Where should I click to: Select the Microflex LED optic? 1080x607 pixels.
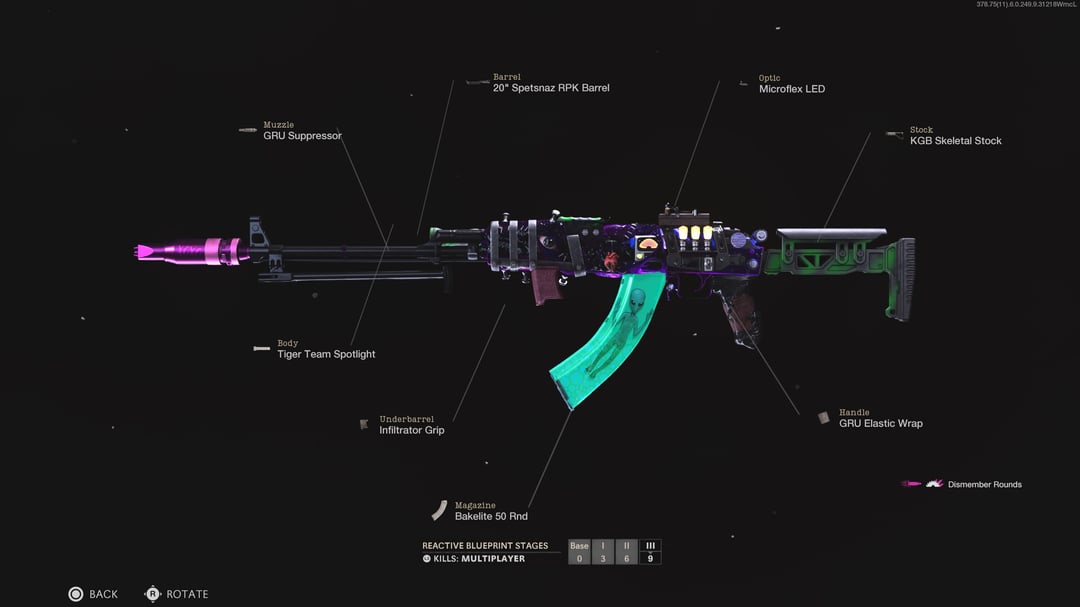[791, 89]
